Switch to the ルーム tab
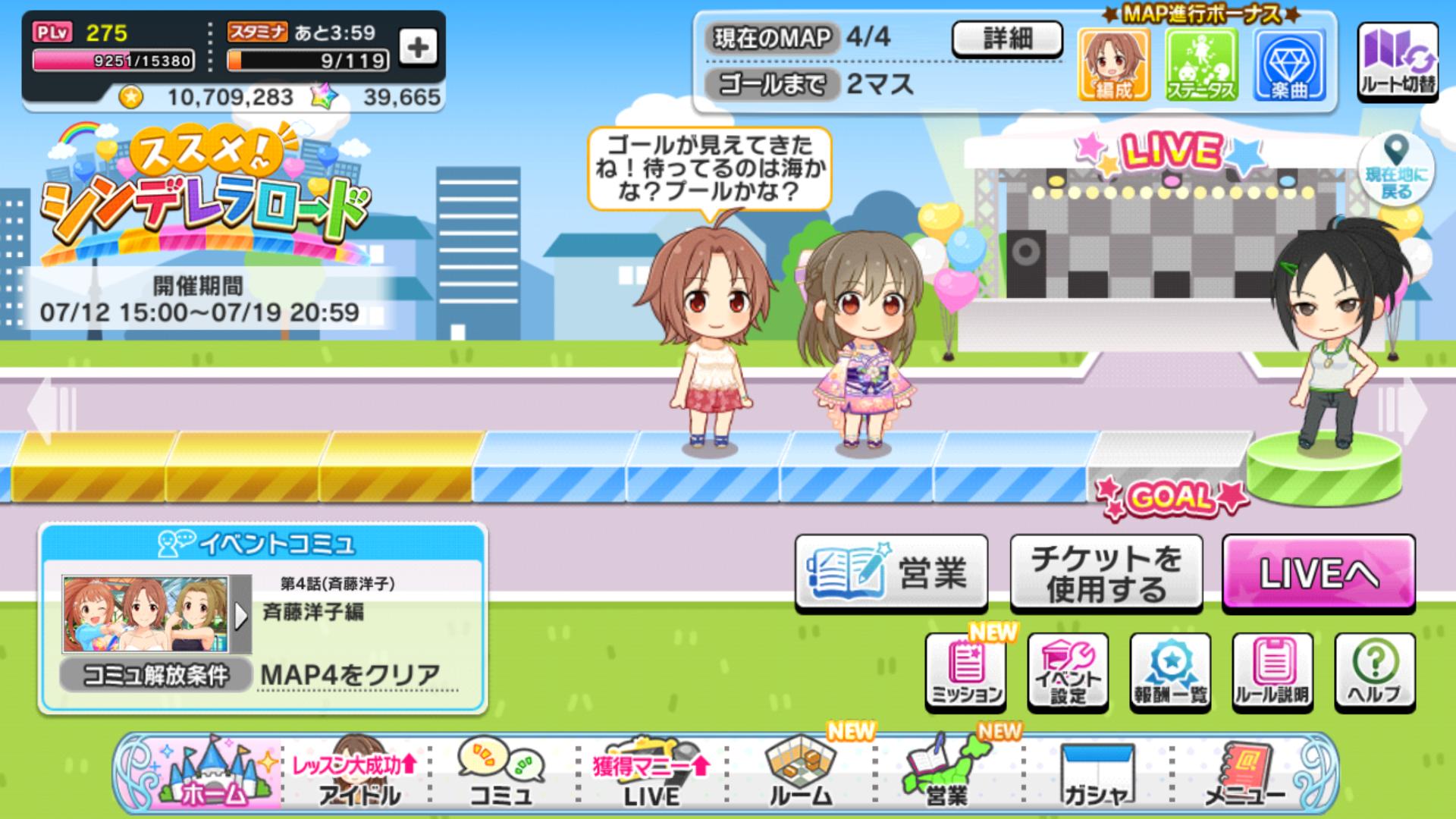Image resolution: width=1456 pixels, height=819 pixels. 800,775
